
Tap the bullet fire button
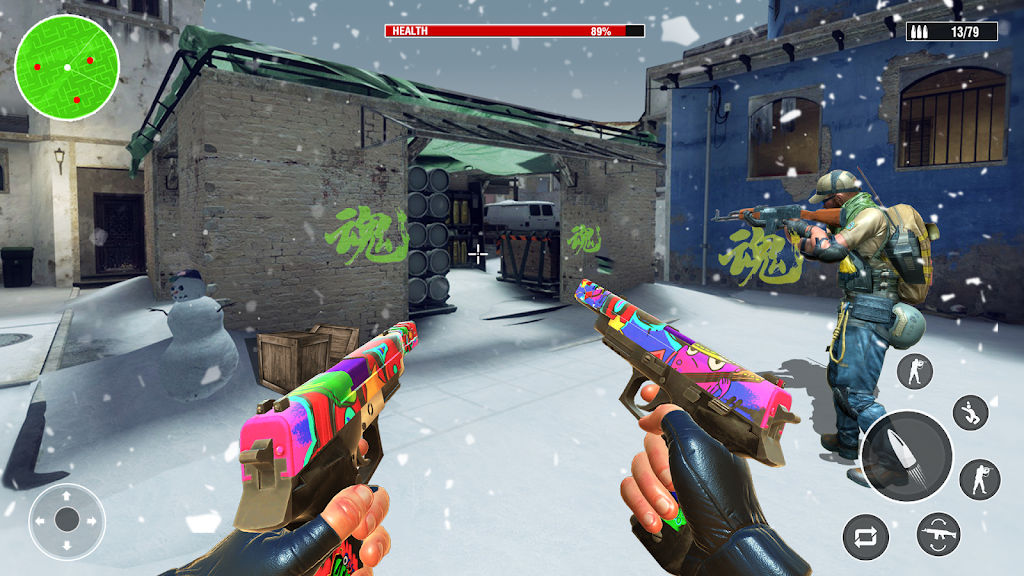coord(907,456)
